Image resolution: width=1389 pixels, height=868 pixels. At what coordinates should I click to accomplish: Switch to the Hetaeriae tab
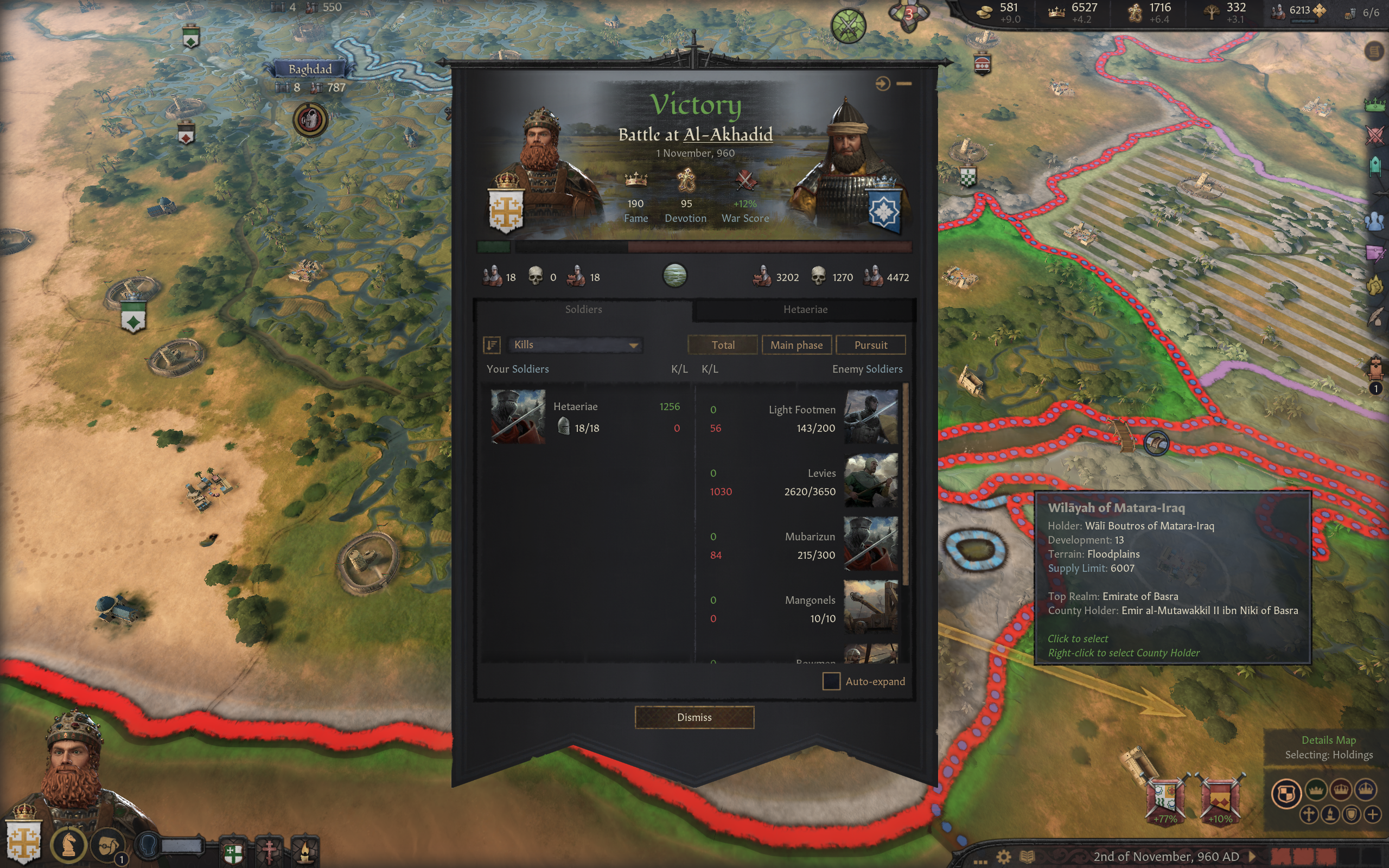[805, 309]
